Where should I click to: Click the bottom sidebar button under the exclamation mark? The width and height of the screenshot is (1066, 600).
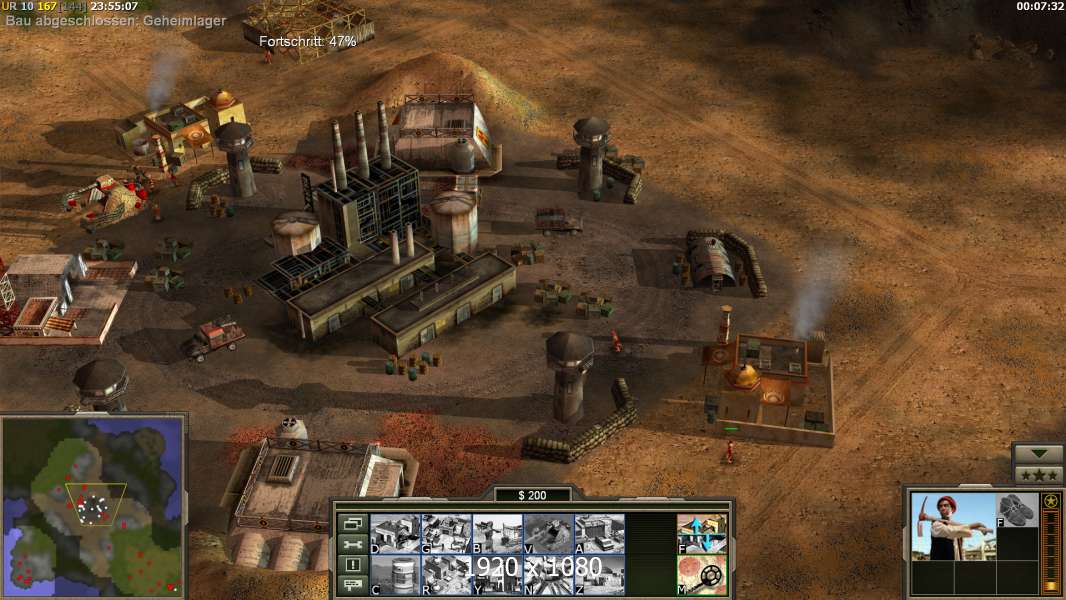352,585
